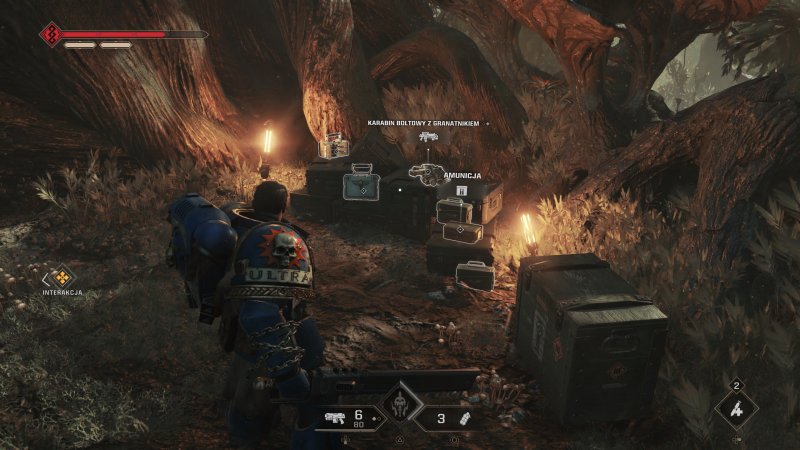The width and height of the screenshot is (800, 450).
Task: Click the Interakcja diamond icon
Action: pos(62,277)
